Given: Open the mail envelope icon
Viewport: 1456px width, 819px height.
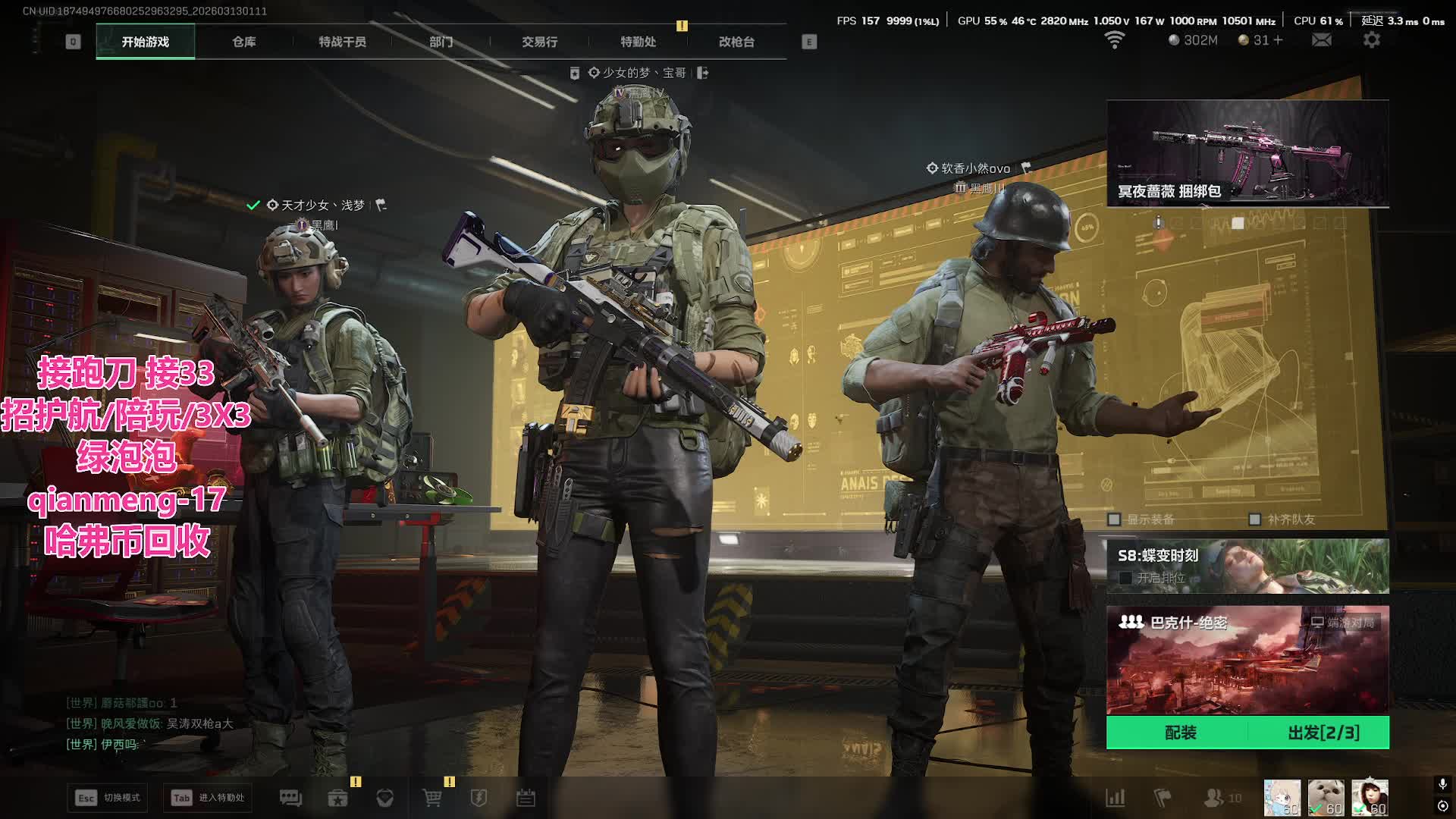Looking at the screenshot, I should [x=1321, y=40].
